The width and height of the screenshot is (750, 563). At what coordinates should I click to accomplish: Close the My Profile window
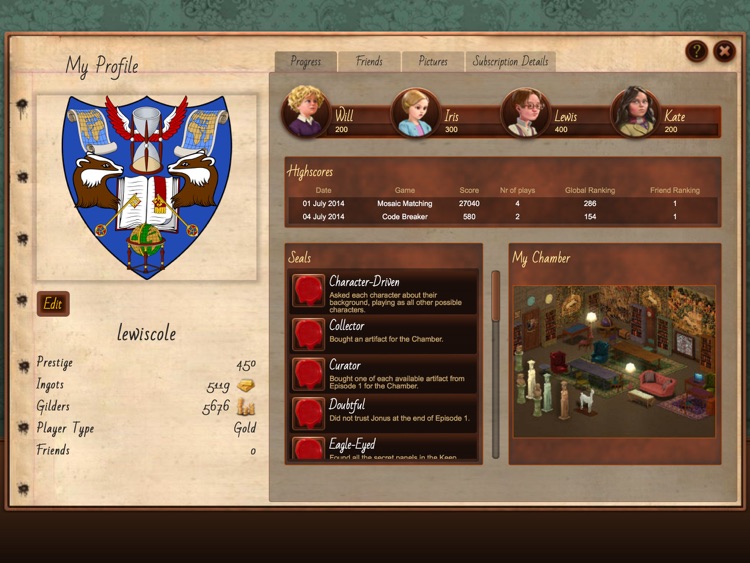pyautogui.click(x=724, y=52)
